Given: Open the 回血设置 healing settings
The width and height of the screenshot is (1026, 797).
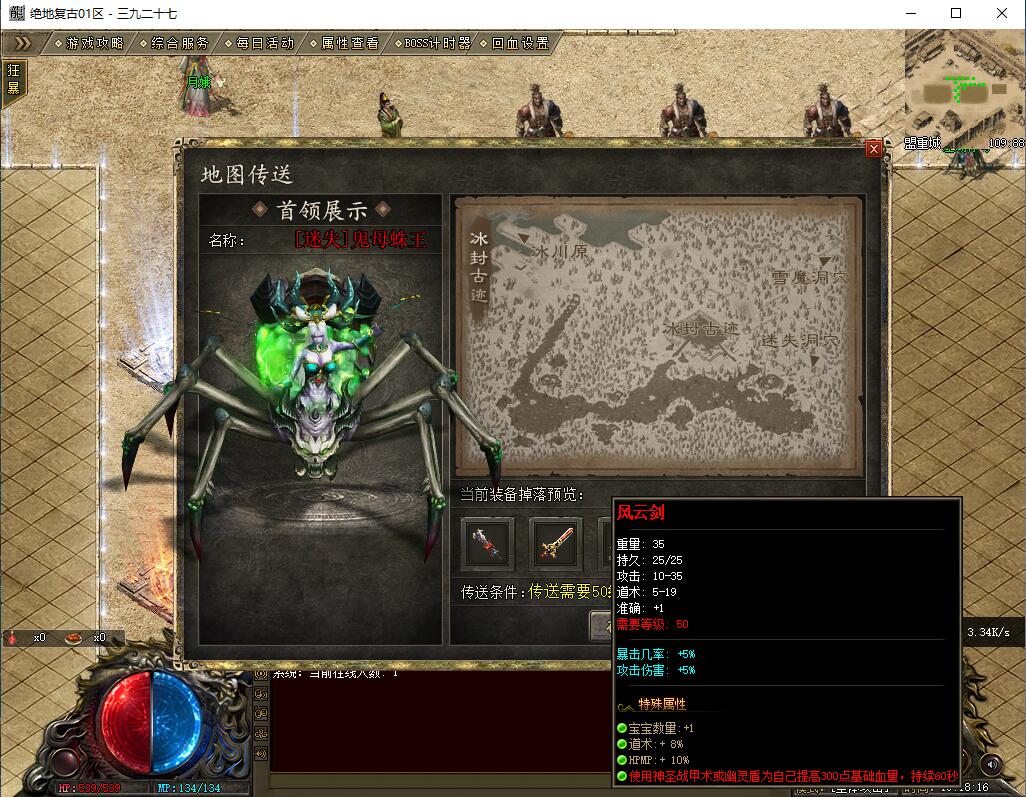Looking at the screenshot, I should click(520, 44).
